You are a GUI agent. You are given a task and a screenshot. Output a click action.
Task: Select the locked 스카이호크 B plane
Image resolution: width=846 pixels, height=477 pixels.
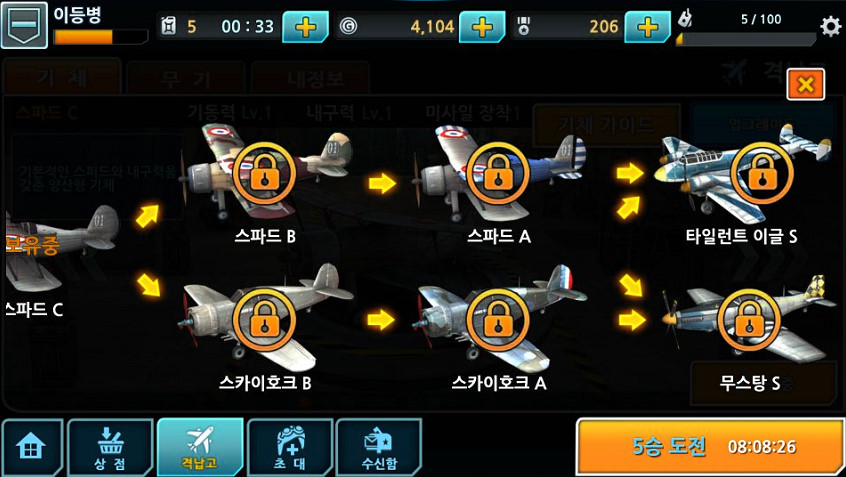(x=262, y=318)
